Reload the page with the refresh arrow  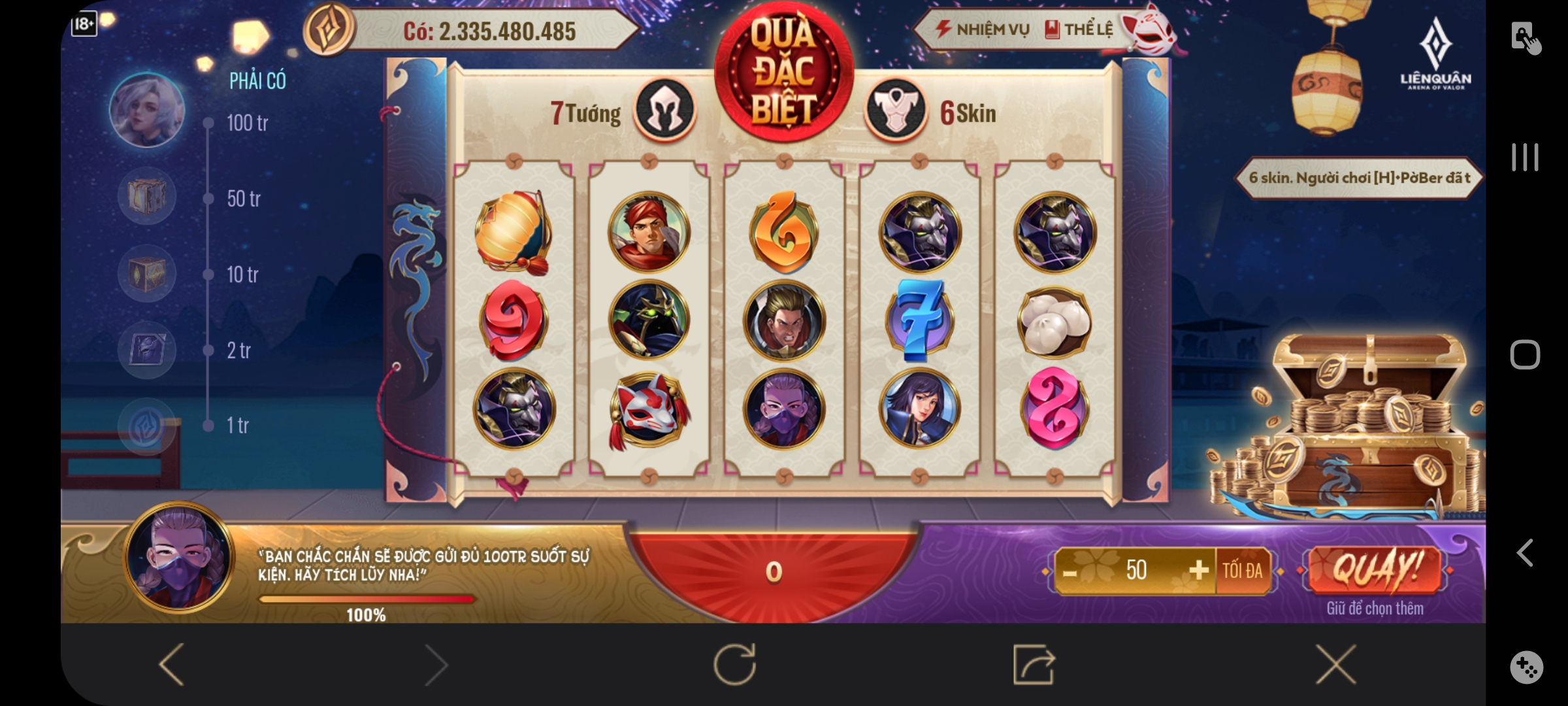(x=735, y=664)
